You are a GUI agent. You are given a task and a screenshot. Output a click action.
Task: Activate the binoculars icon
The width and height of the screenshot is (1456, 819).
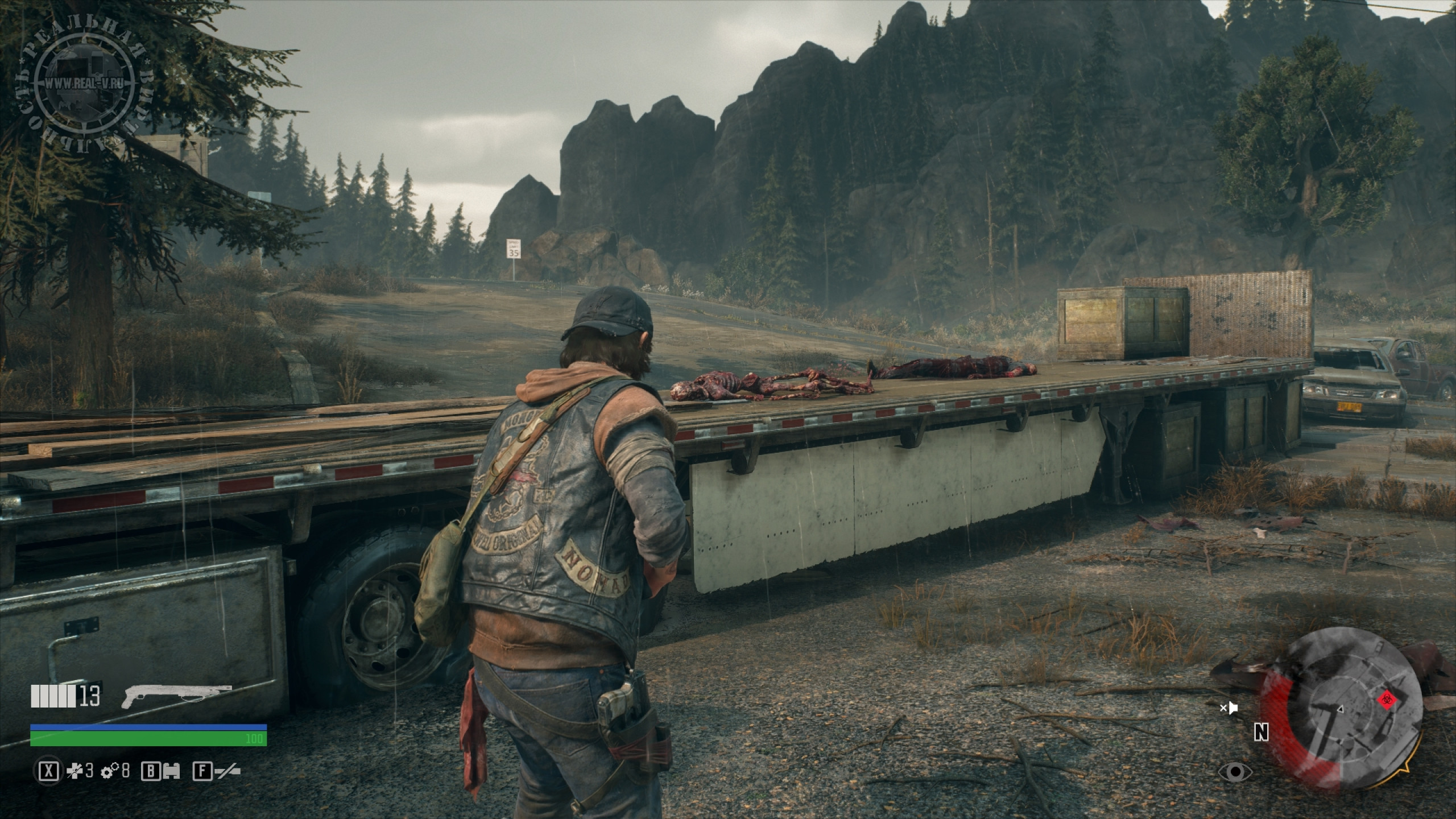point(171,771)
